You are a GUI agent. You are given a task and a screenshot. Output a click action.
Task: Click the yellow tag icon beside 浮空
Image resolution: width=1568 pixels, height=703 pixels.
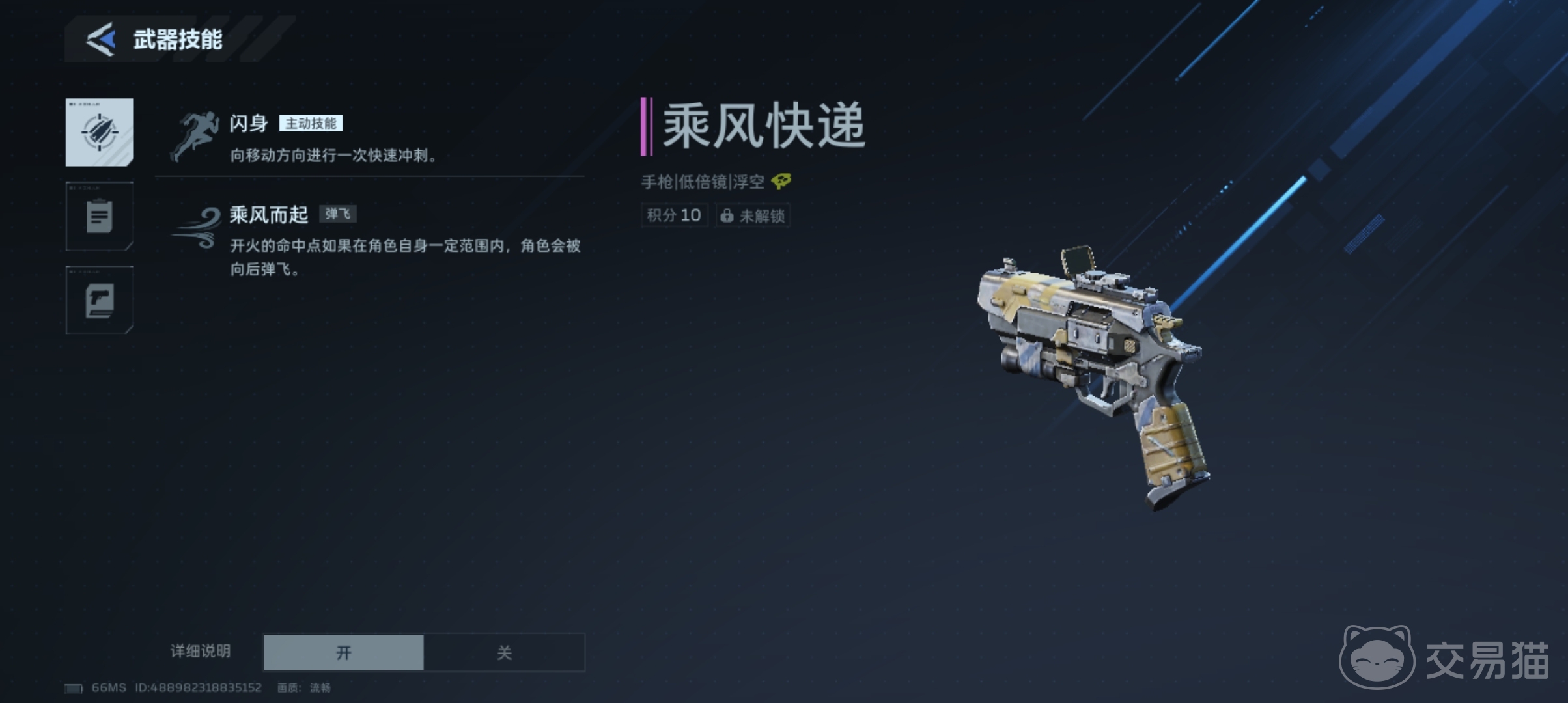781,182
